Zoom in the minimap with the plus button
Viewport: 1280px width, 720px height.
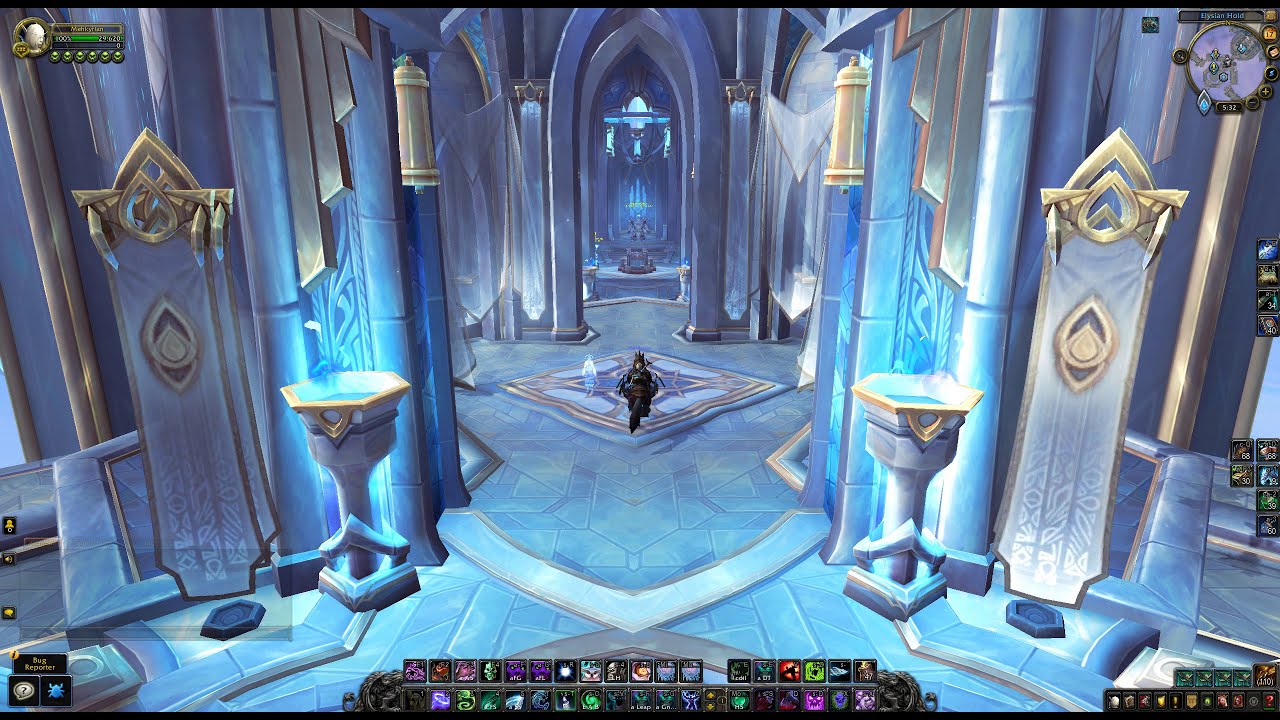click(x=1265, y=92)
